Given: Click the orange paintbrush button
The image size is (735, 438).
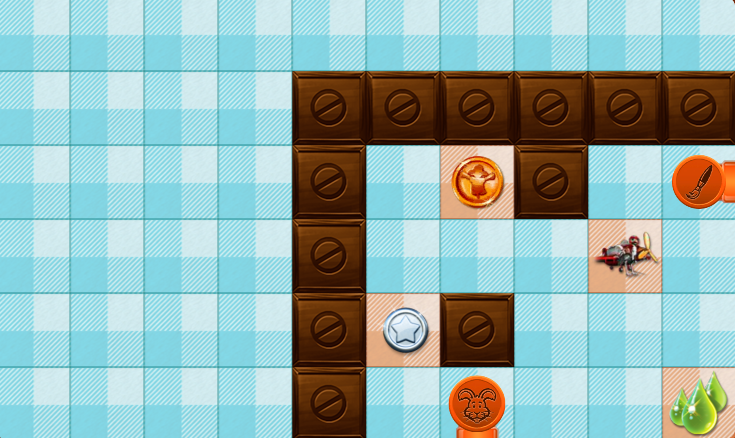Looking at the screenshot, I should coord(699,182).
